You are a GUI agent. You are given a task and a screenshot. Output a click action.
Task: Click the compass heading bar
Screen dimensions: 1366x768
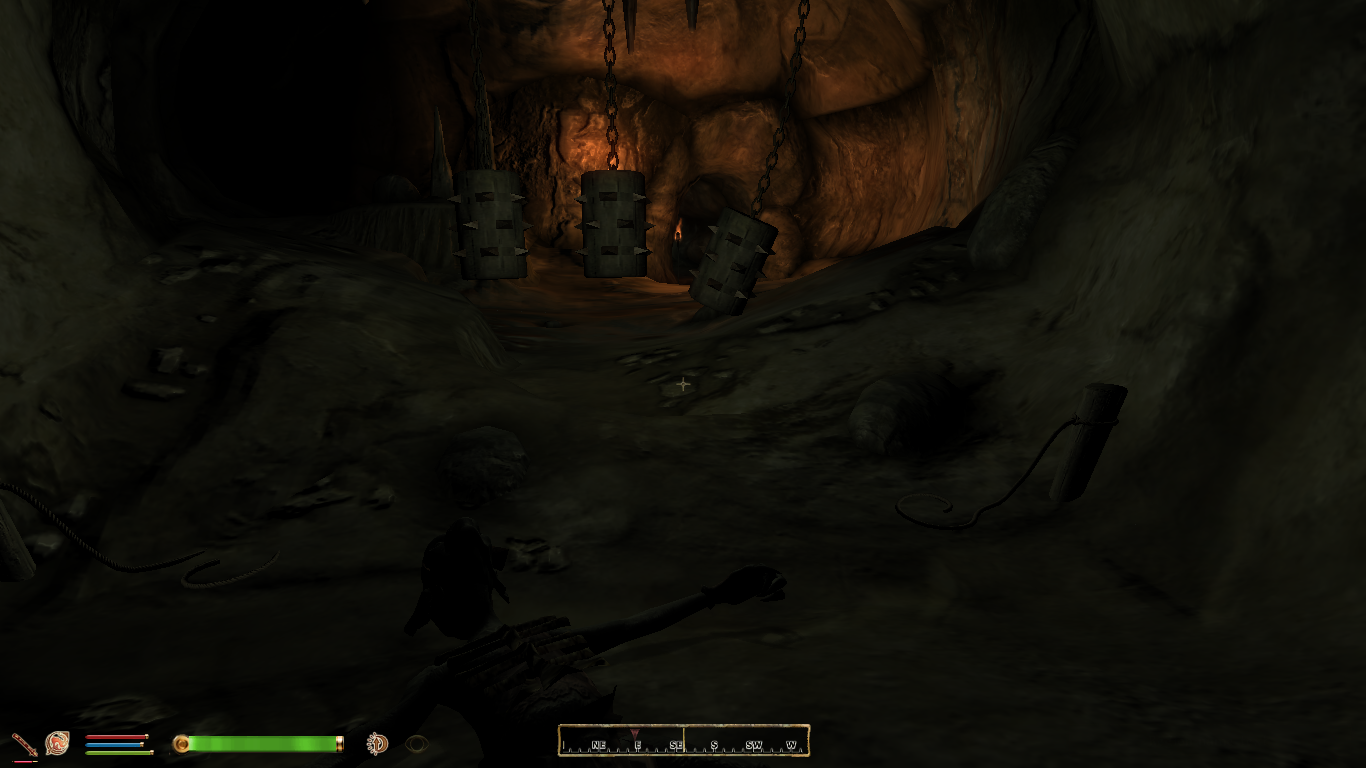[684, 741]
